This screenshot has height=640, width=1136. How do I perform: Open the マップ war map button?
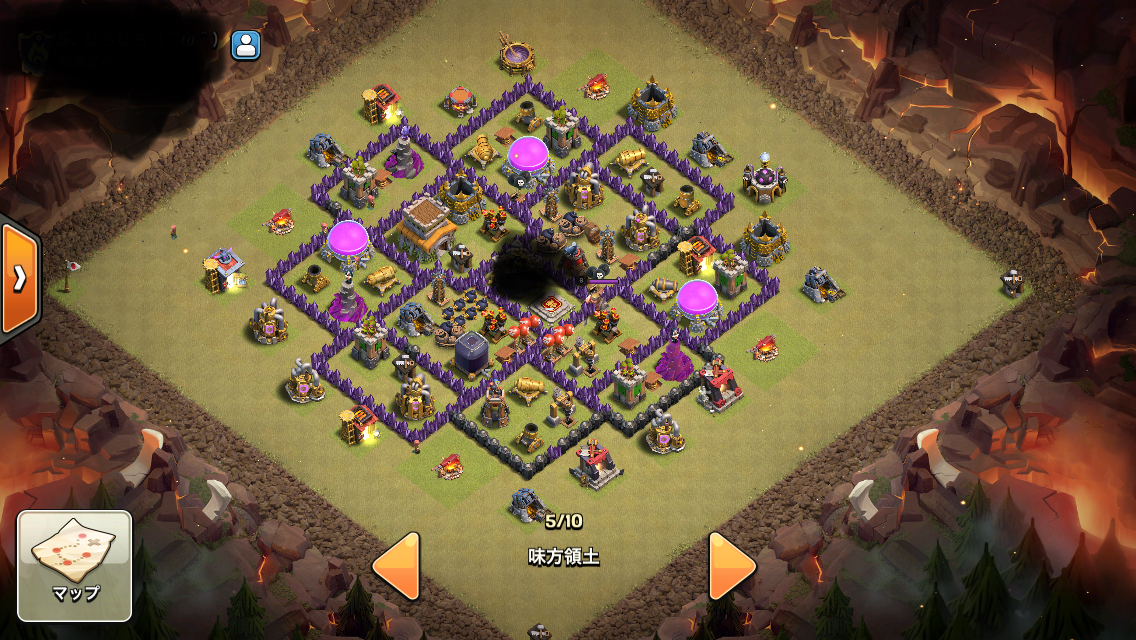75,565
